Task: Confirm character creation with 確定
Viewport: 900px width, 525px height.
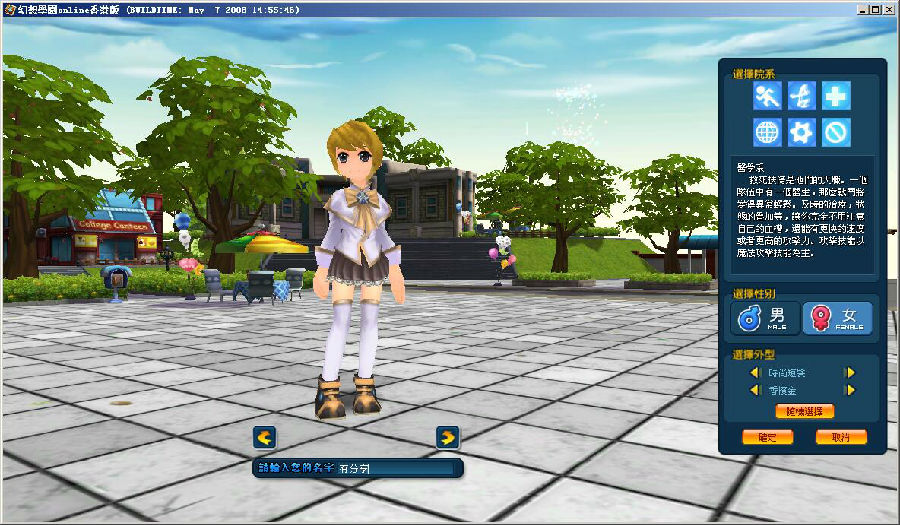Action: tap(767, 437)
